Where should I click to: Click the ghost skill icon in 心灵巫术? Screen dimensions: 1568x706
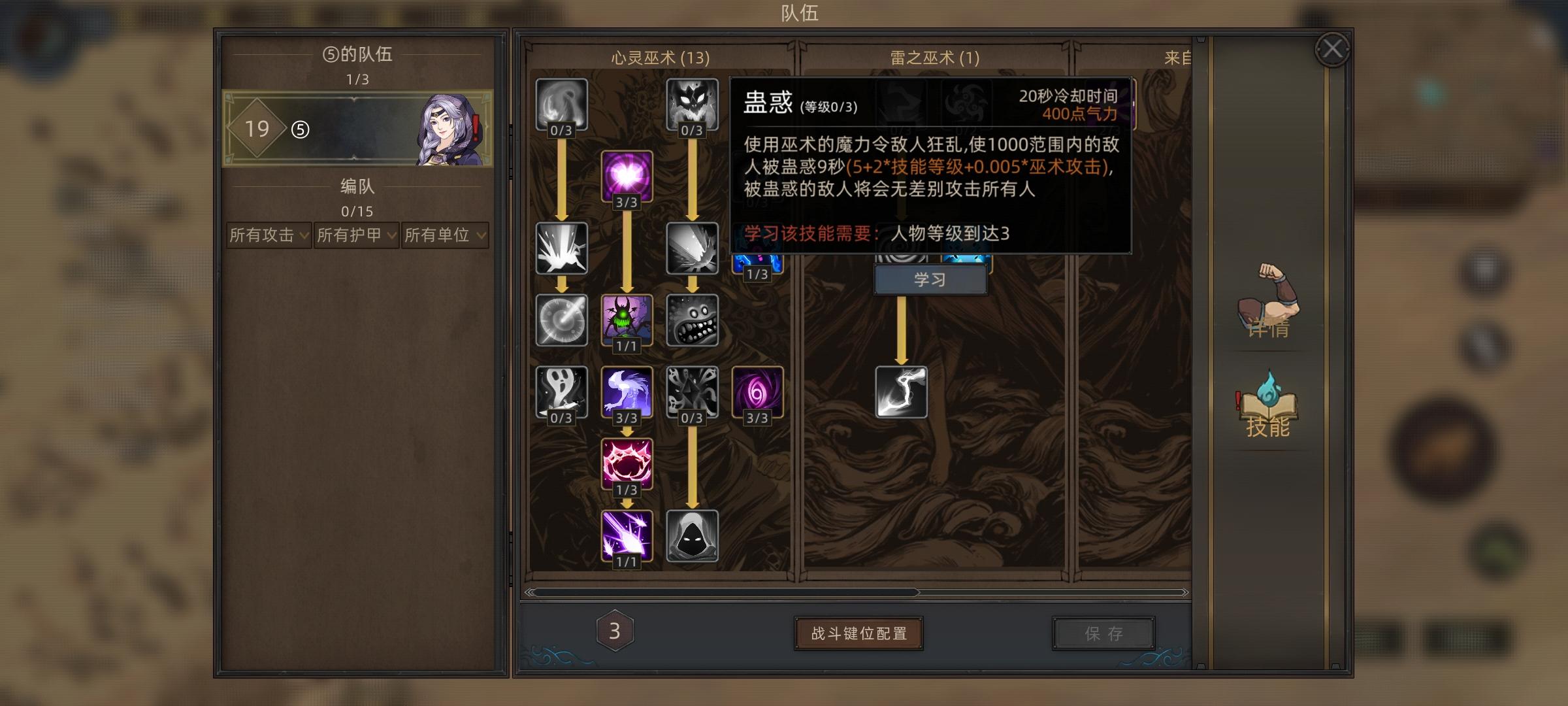pos(561,392)
